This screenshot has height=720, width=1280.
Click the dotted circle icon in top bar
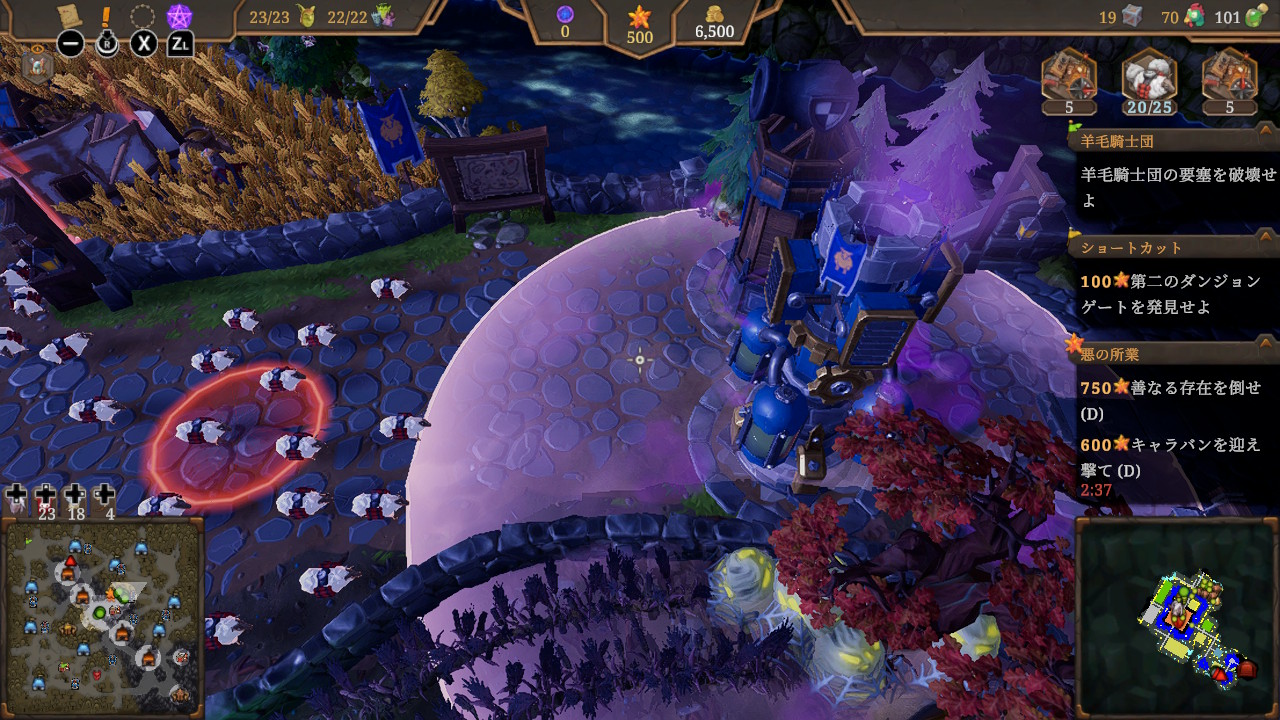[x=143, y=16]
